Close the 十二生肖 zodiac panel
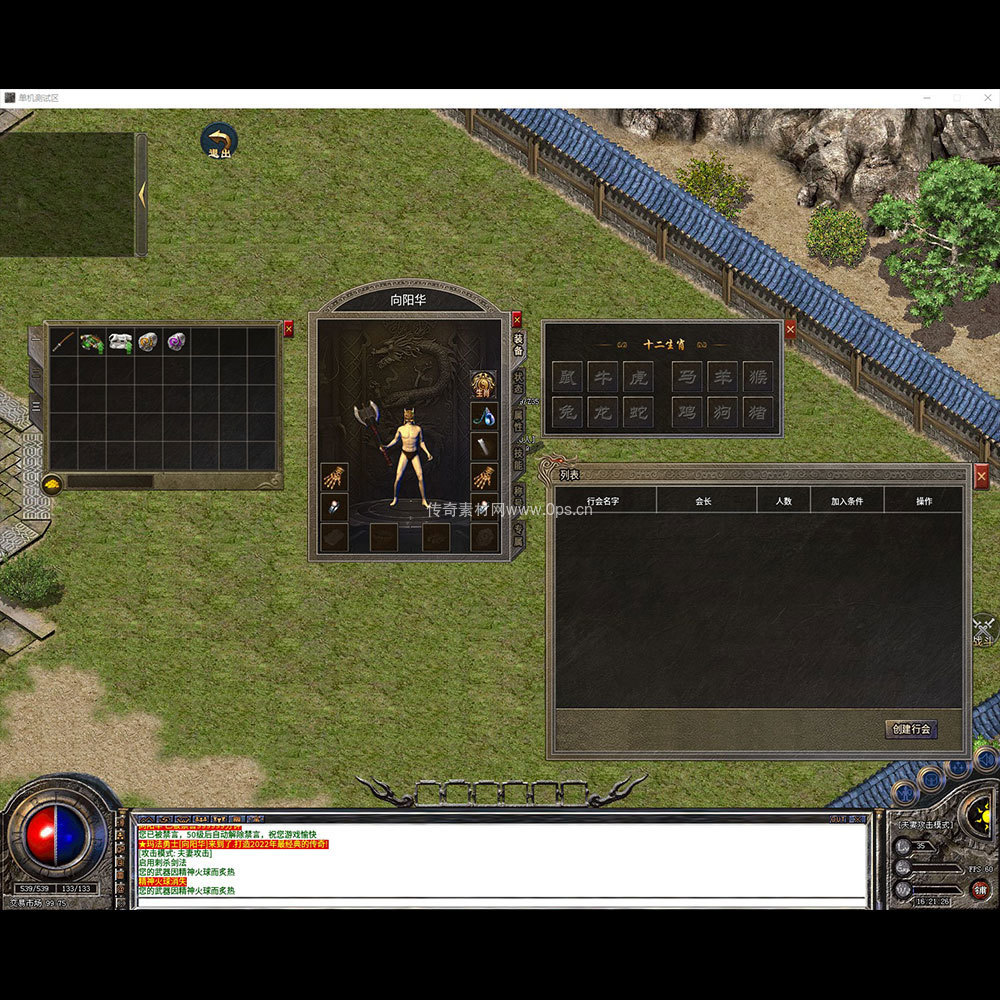Viewport: 1000px width, 1000px height. [790, 328]
